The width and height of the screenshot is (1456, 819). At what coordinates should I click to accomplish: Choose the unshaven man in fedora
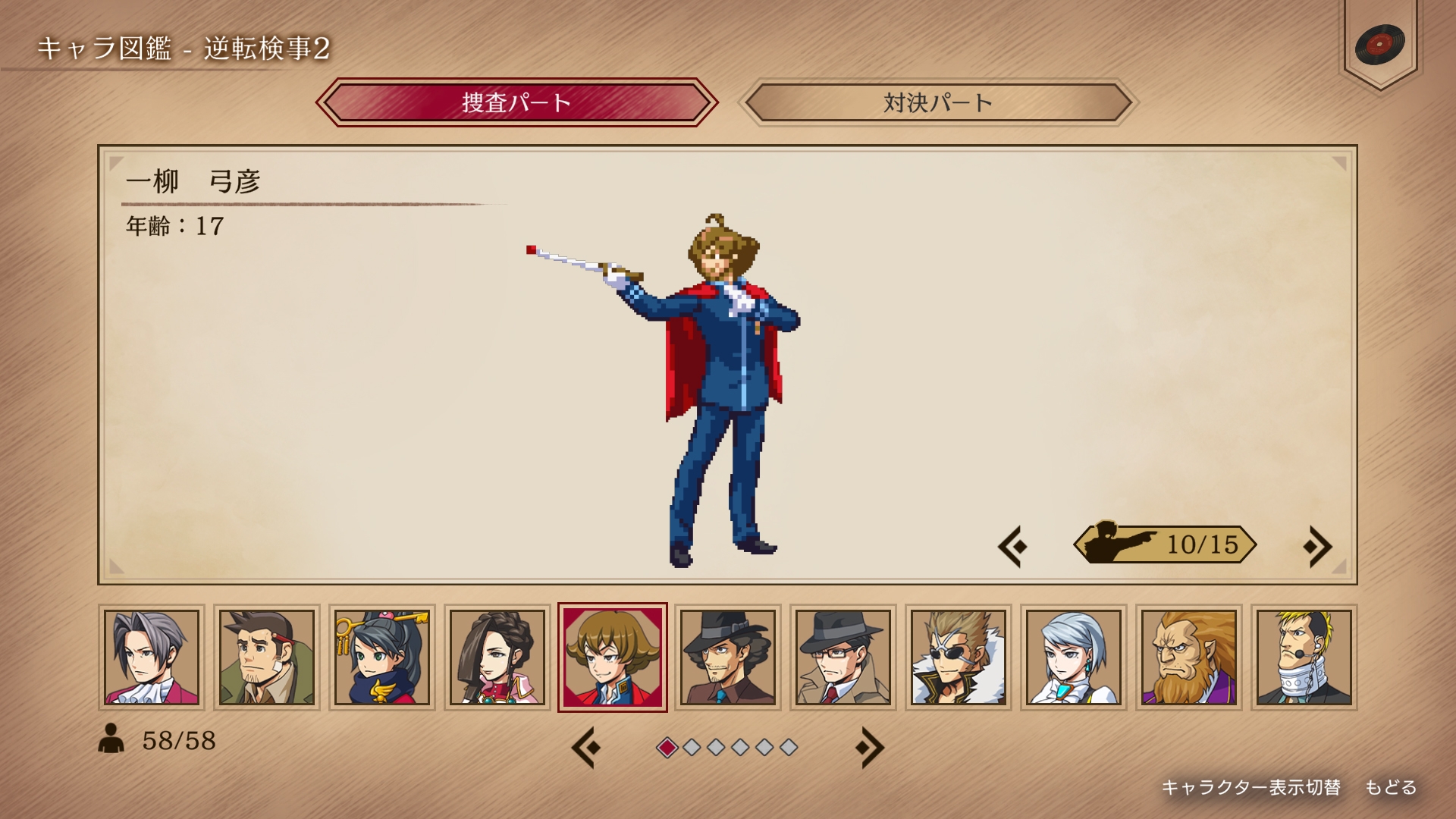click(728, 657)
